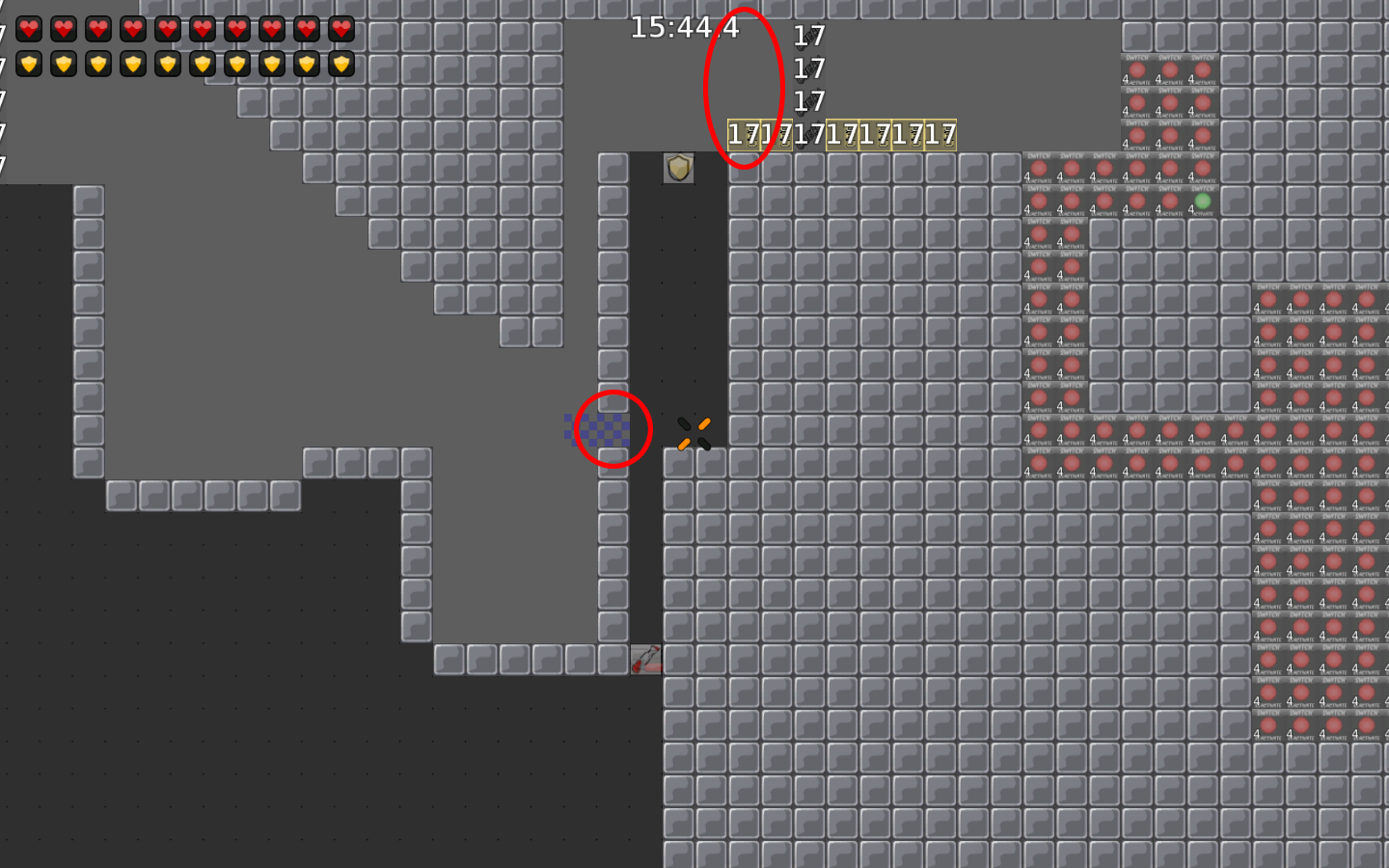
Task: Toggle the red SWITCH beside the green orb
Action: pos(1172,201)
